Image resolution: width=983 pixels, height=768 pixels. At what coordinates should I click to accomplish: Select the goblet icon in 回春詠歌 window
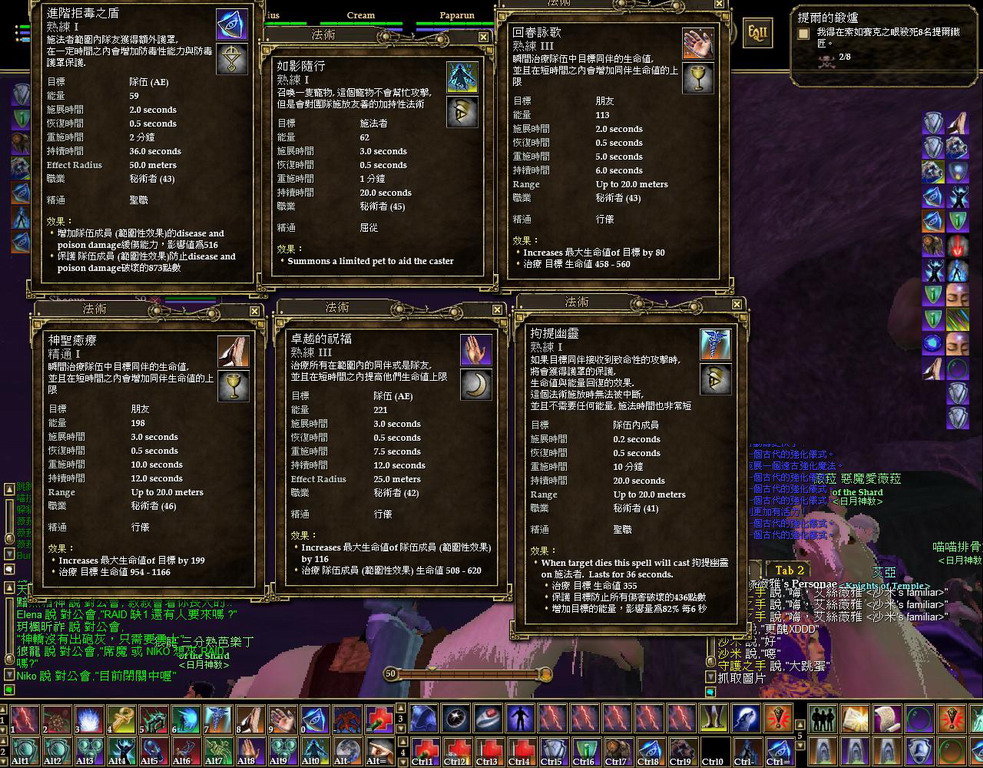coord(697,78)
